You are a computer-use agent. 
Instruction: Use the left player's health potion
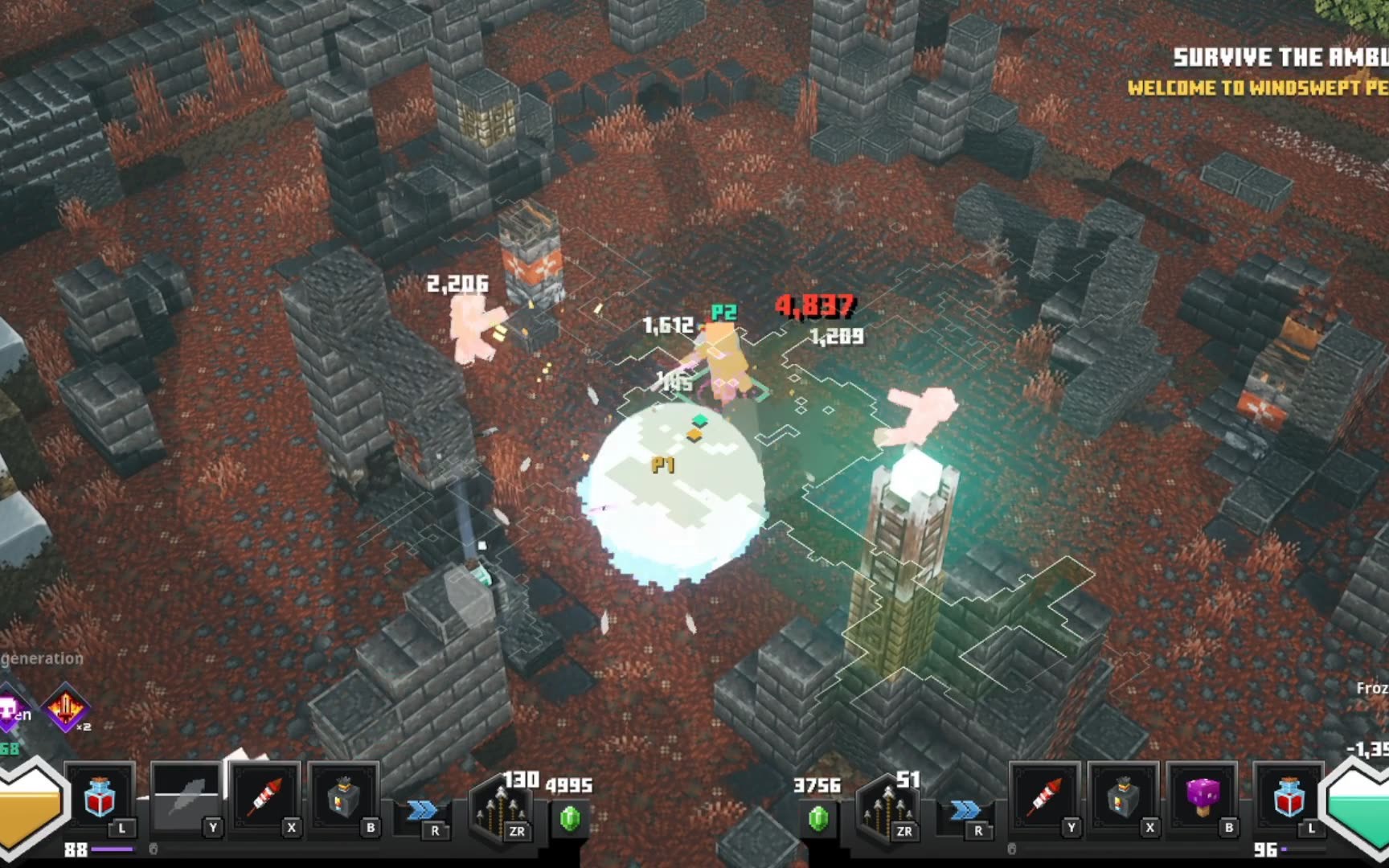pos(100,796)
